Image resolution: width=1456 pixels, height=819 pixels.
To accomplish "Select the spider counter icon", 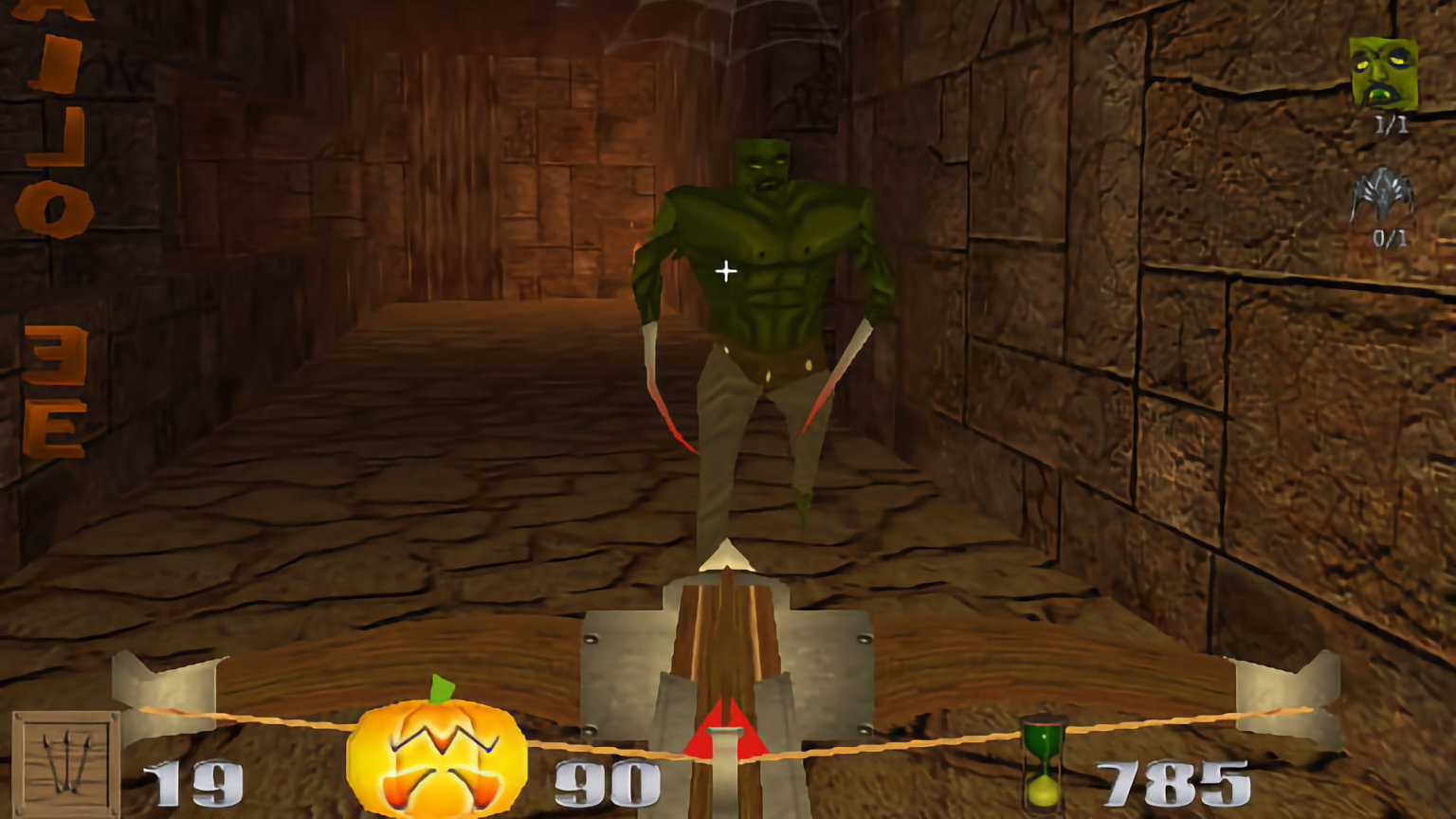I will pyautogui.click(x=1382, y=193).
